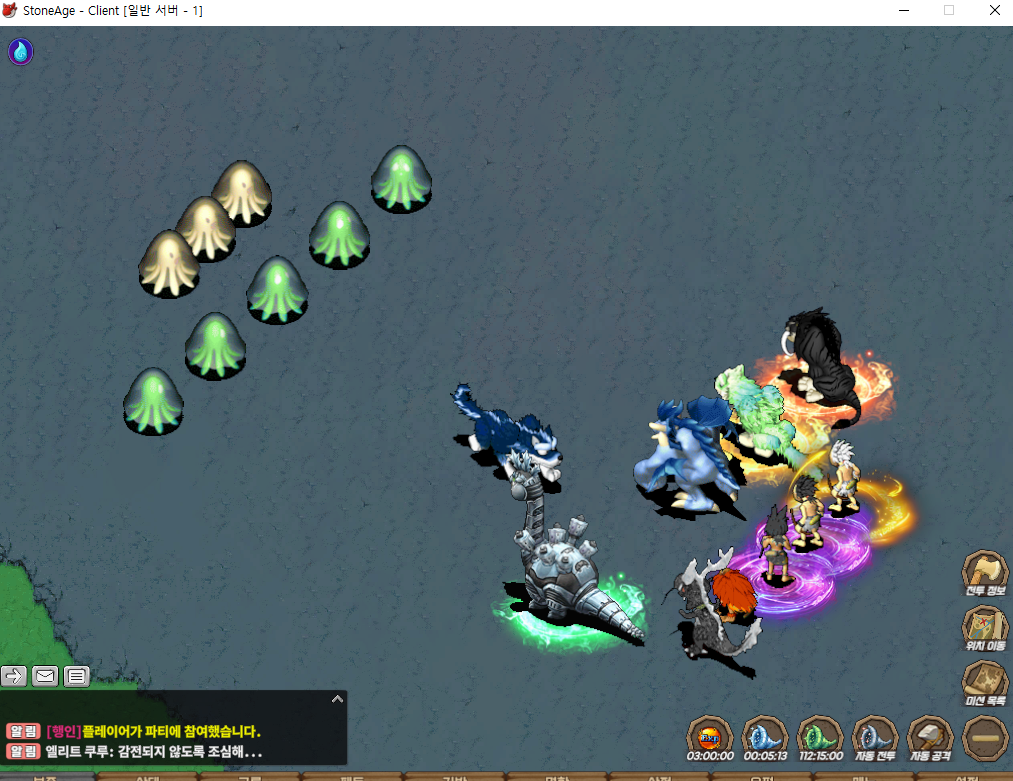Click the Exp orb buff icon

709,738
